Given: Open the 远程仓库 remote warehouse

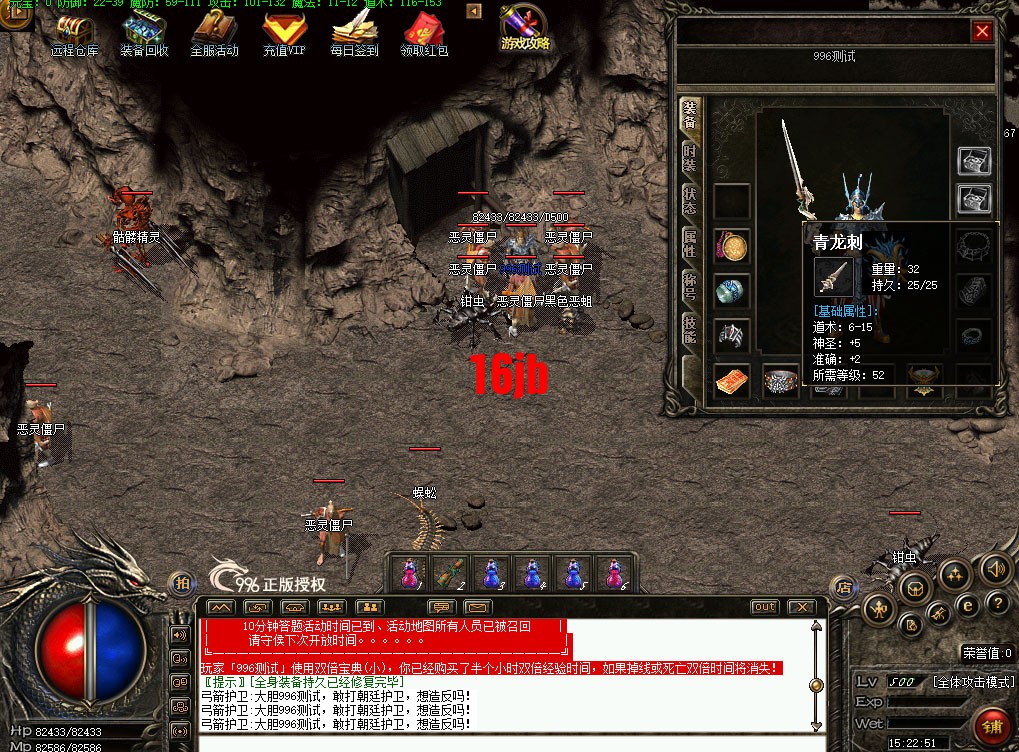Looking at the screenshot, I should coord(75,33).
